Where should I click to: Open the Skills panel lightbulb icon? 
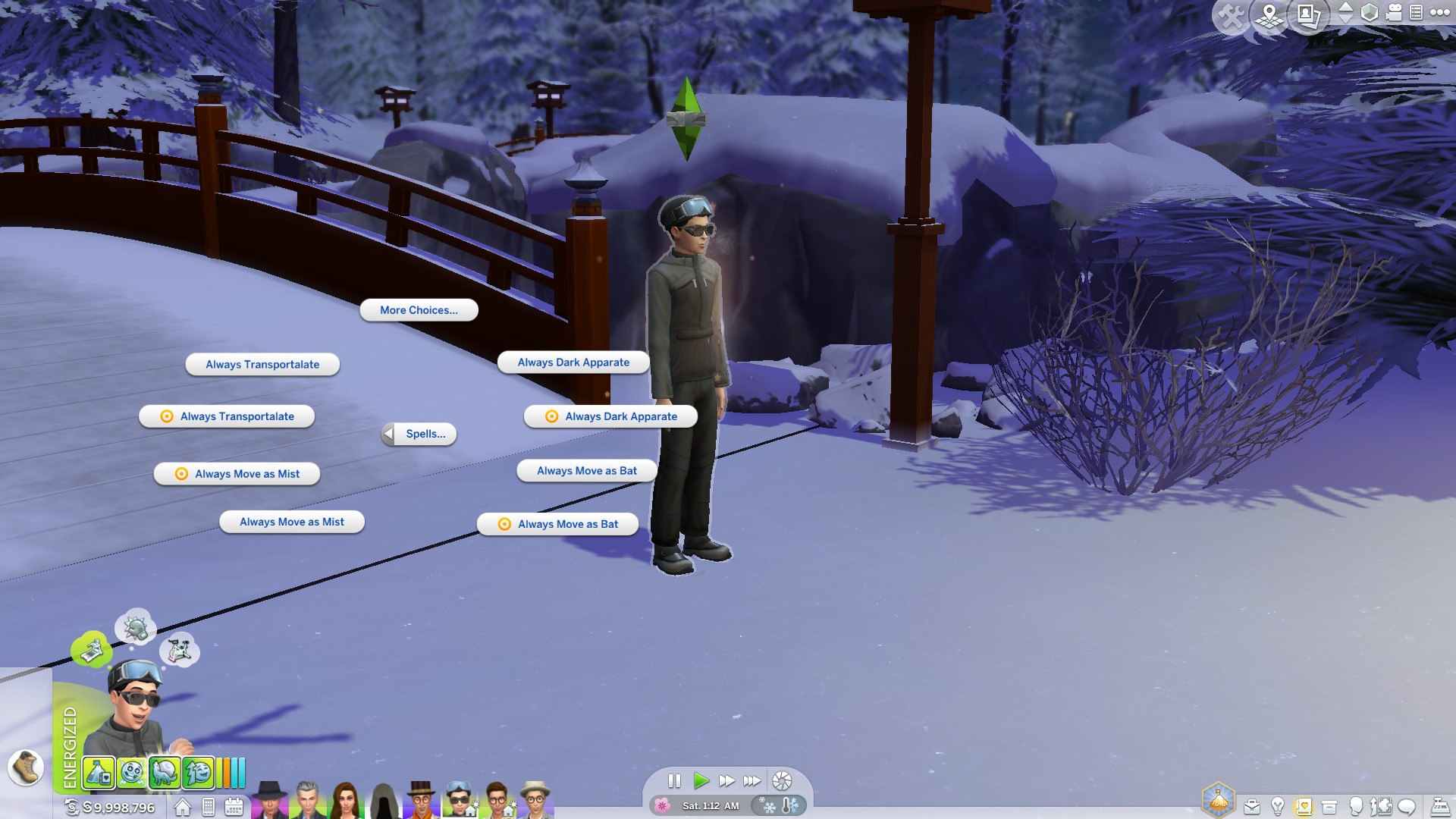(x=1279, y=806)
